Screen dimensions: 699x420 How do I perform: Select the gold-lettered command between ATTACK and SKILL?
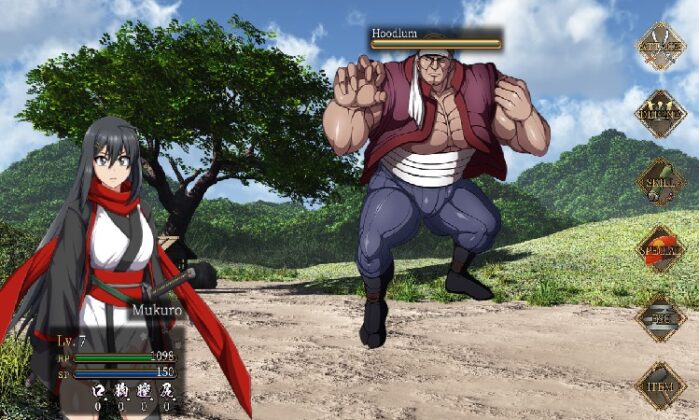click(x=660, y=114)
